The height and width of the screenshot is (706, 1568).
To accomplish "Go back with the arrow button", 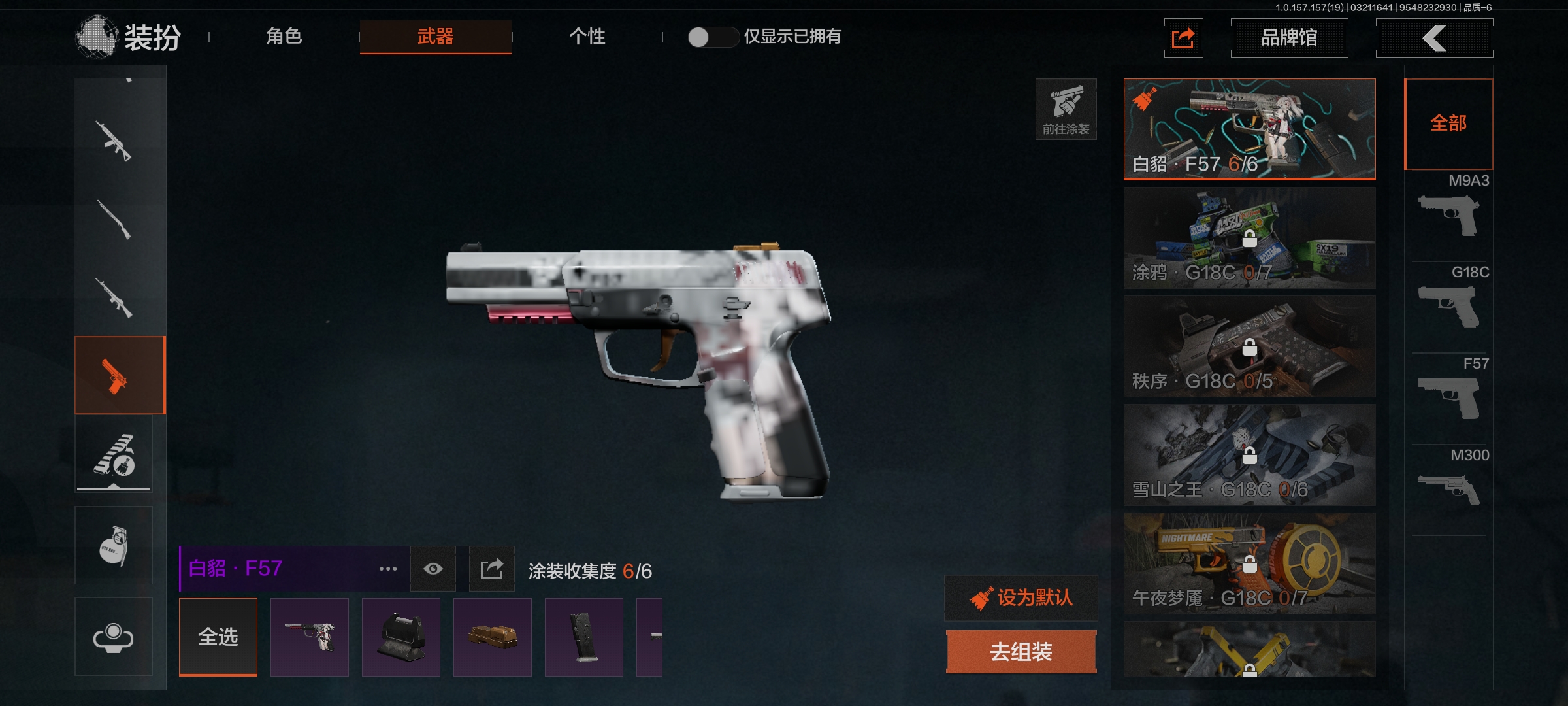I will (1434, 38).
